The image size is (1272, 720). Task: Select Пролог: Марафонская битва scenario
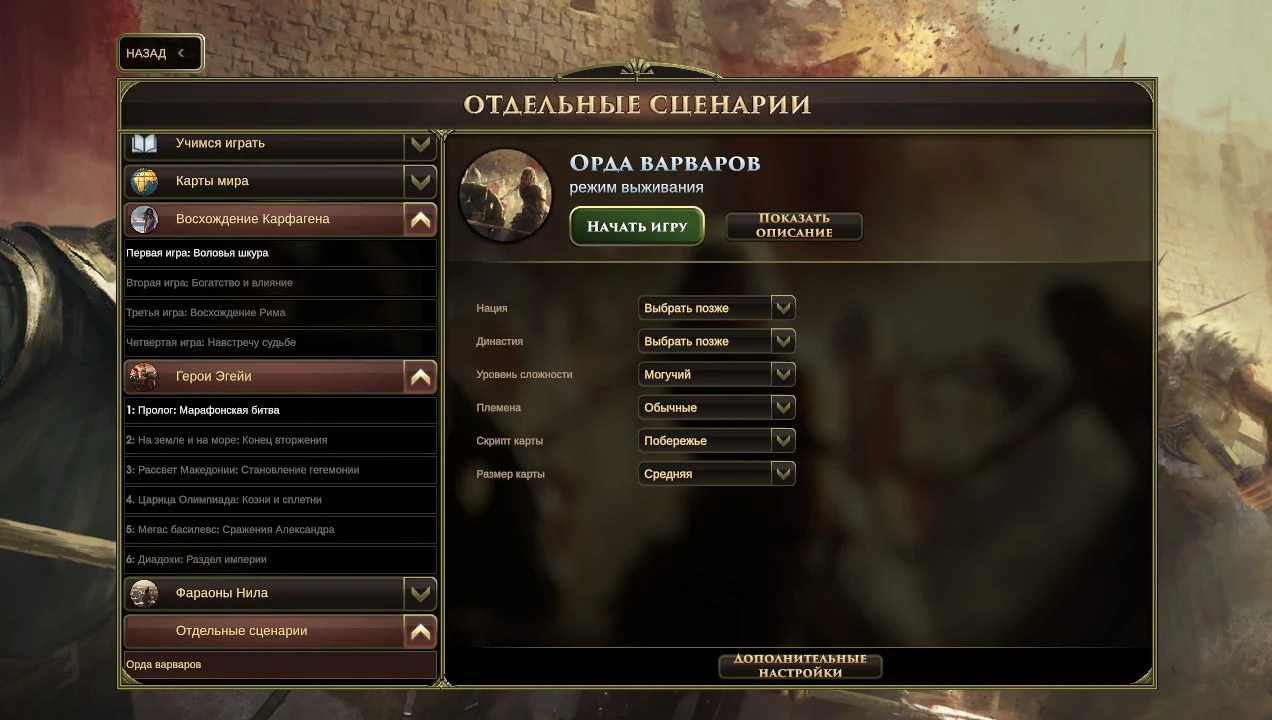pyautogui.click(x=280, y=410)
